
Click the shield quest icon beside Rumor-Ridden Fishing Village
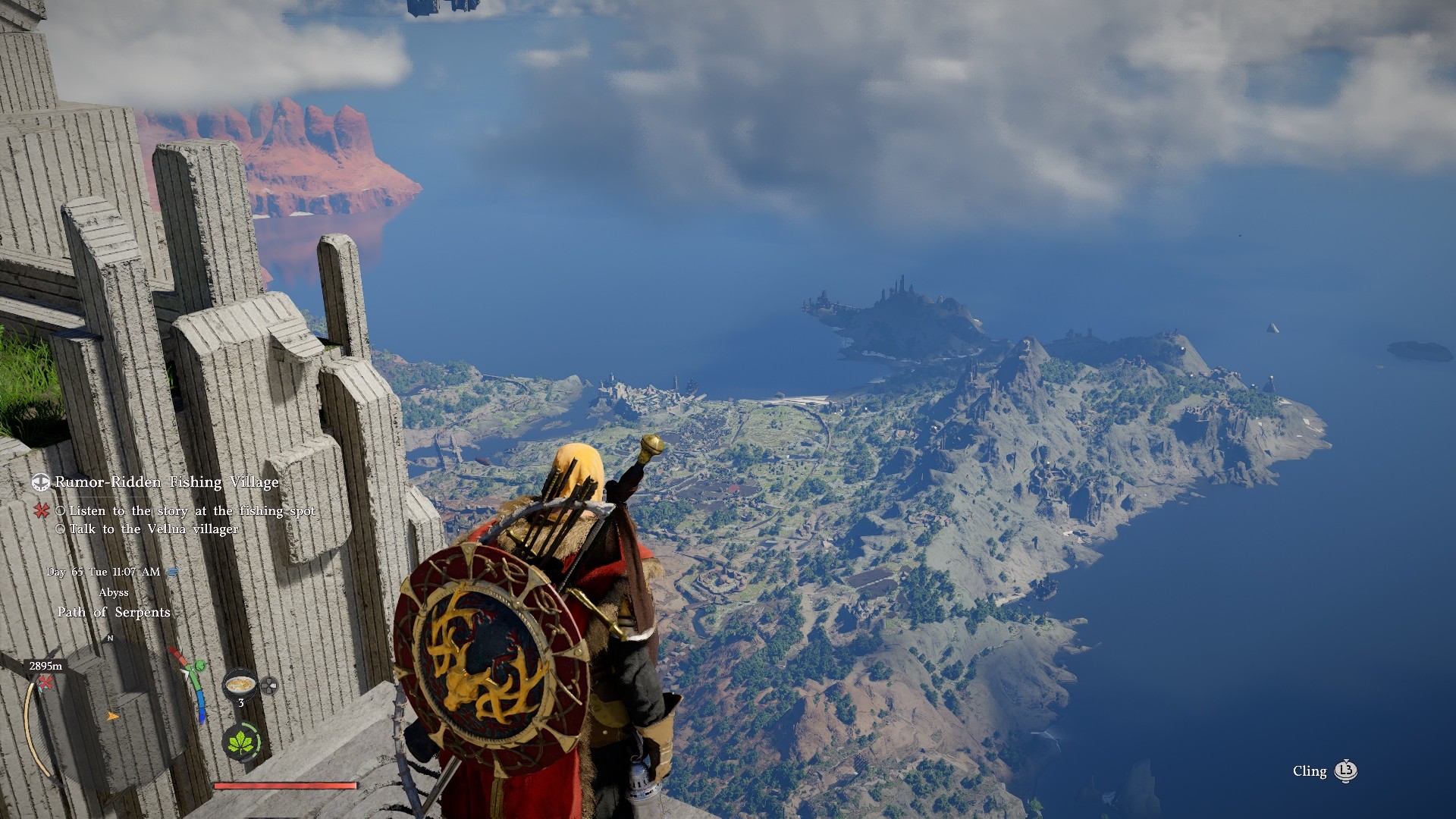[40, 482]
